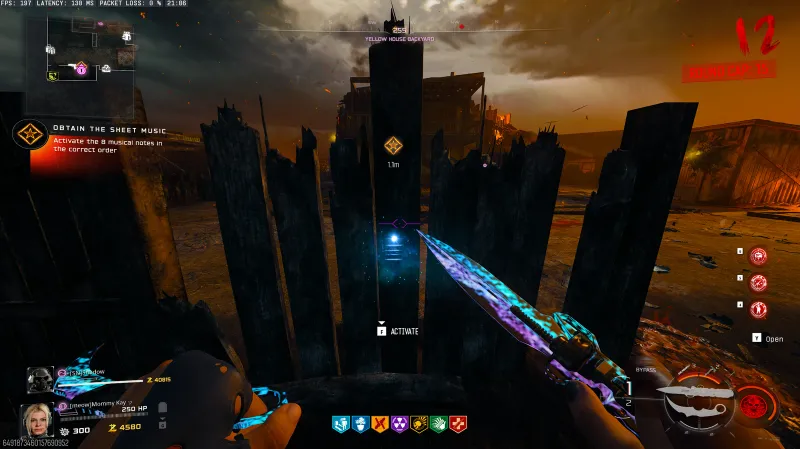This screenshot has height=449, width=800.
Task: Click the skull-masked teammate portrait
Action: pos(37,380)
